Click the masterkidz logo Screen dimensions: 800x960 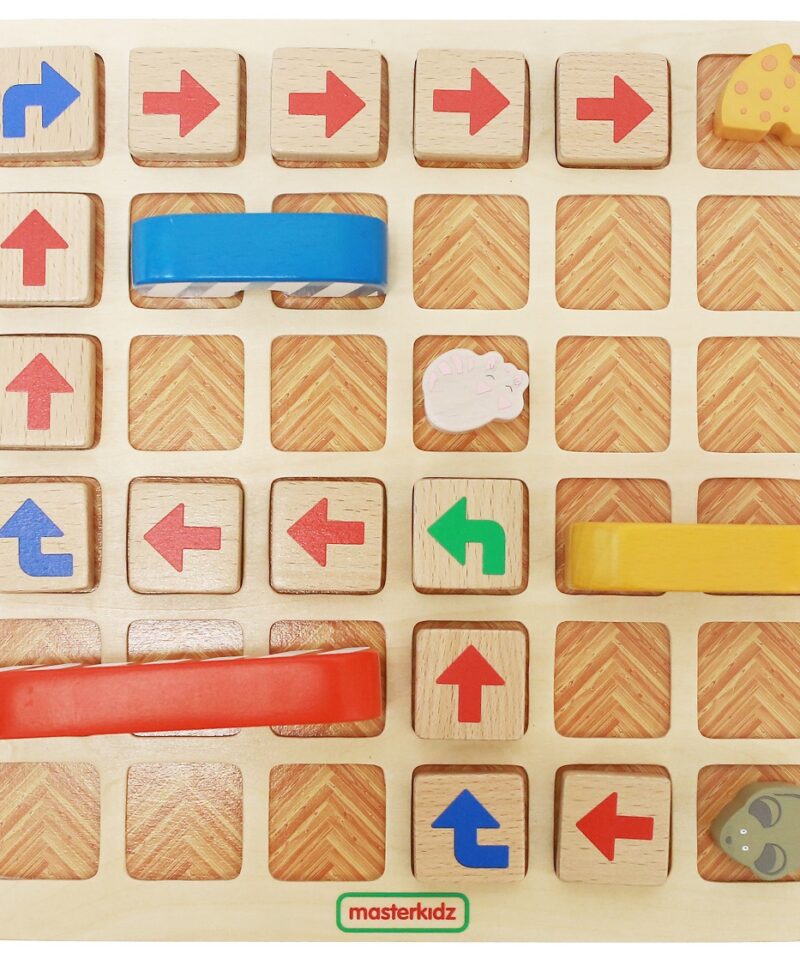[402, 912]
